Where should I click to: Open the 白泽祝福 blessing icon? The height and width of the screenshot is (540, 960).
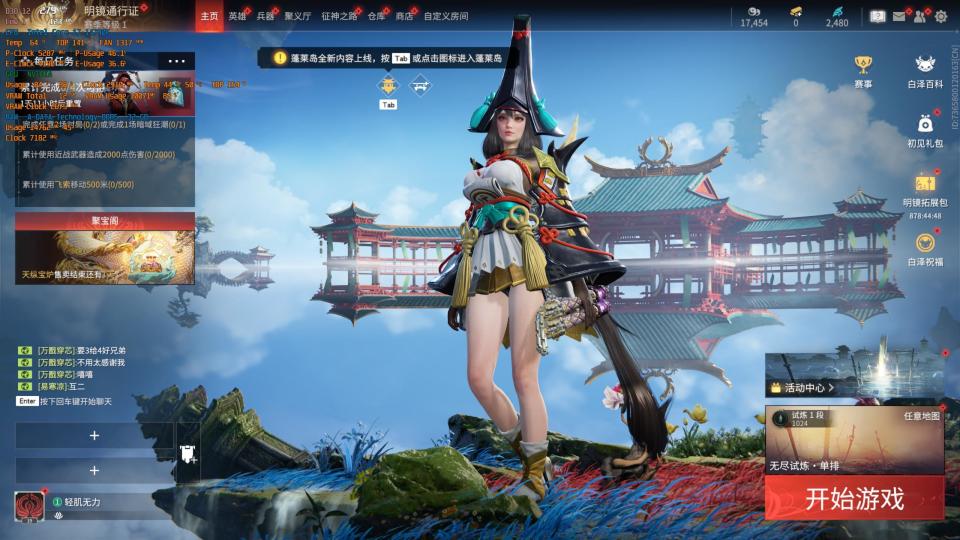925,248
